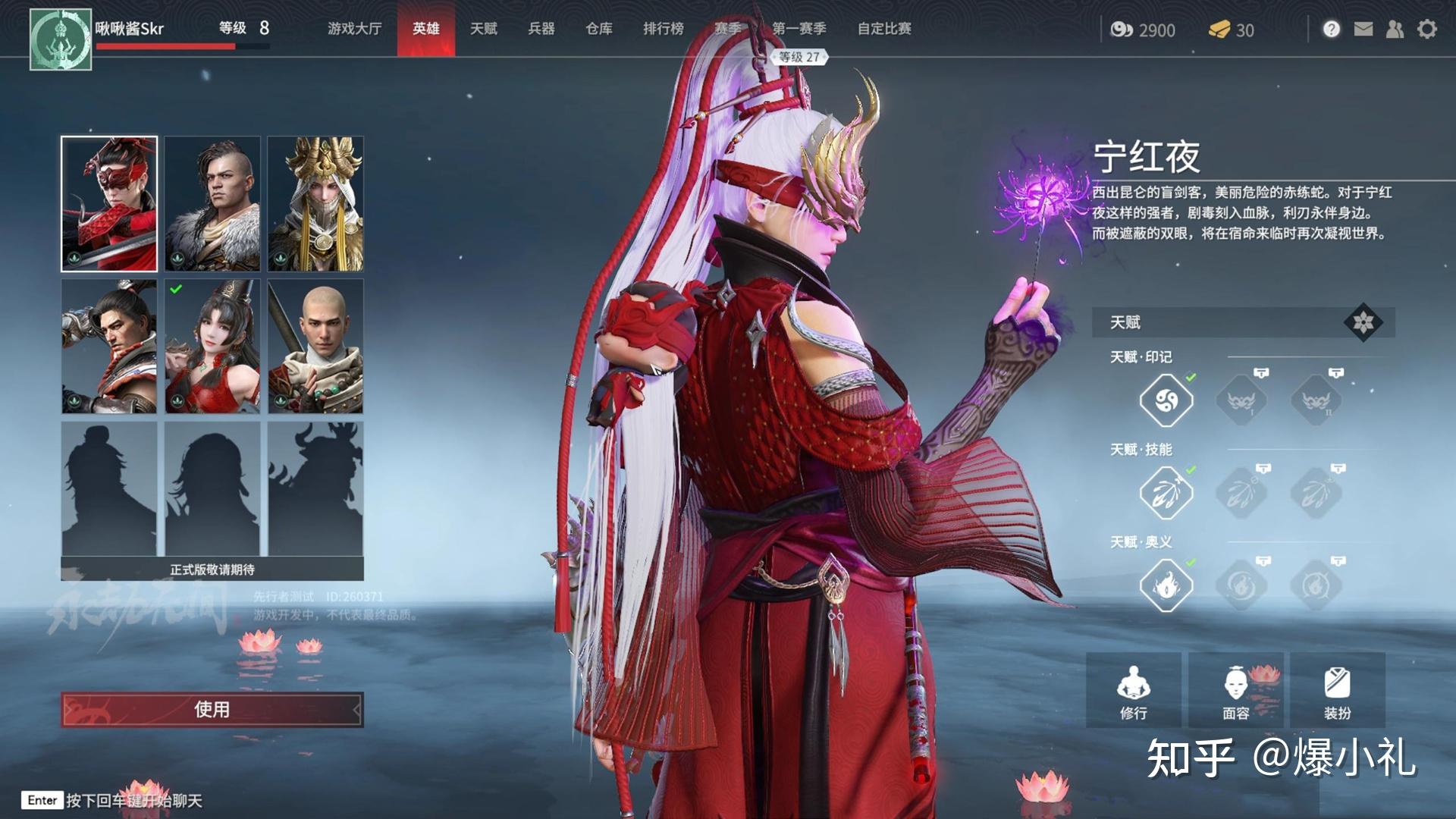Switch to the 游戏大厅 lobby tab
This screenshot has width=1456, height=819.
click(354, 29)
